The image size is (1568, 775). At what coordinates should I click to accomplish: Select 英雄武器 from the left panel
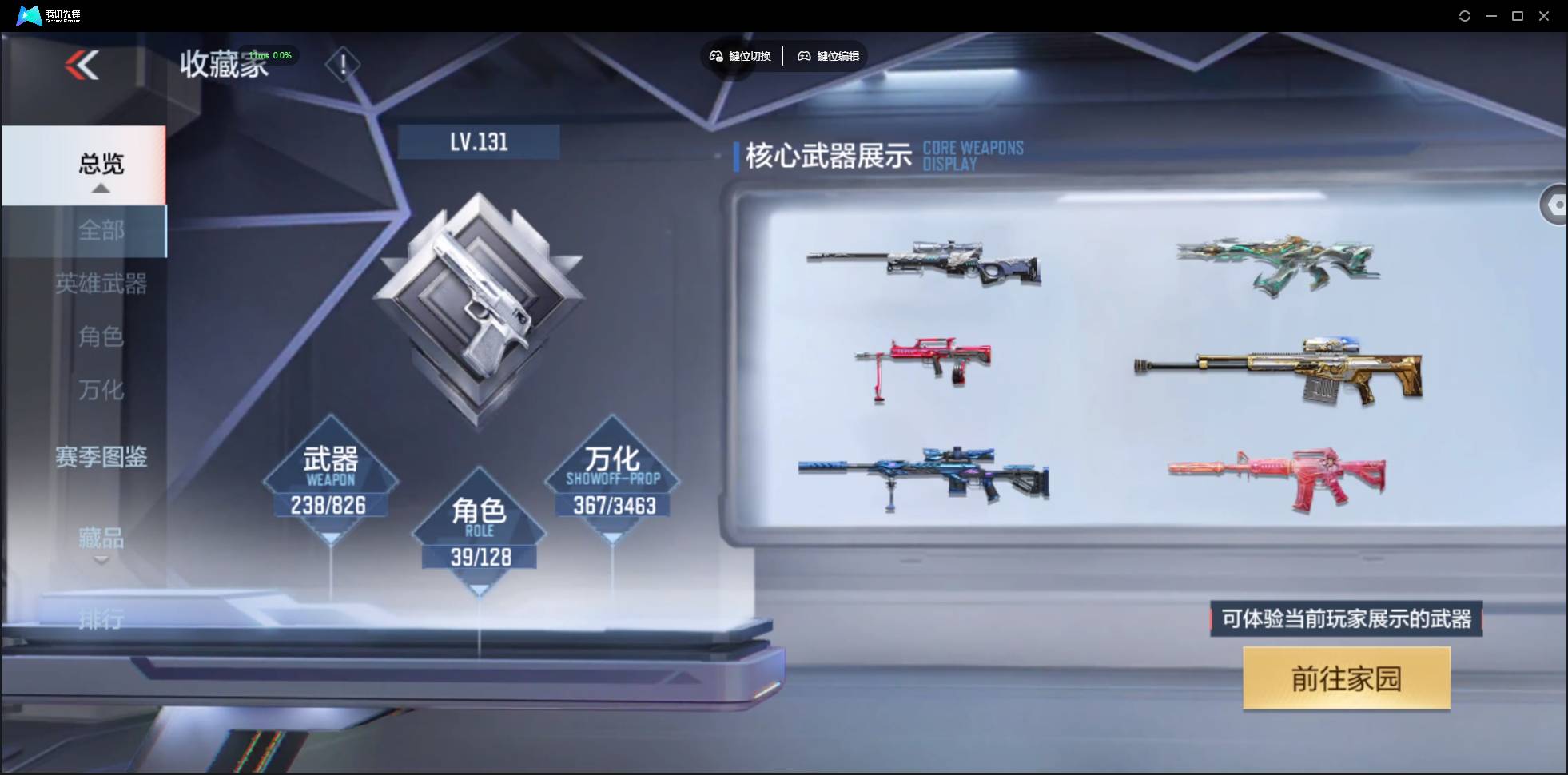click(101, 284)
